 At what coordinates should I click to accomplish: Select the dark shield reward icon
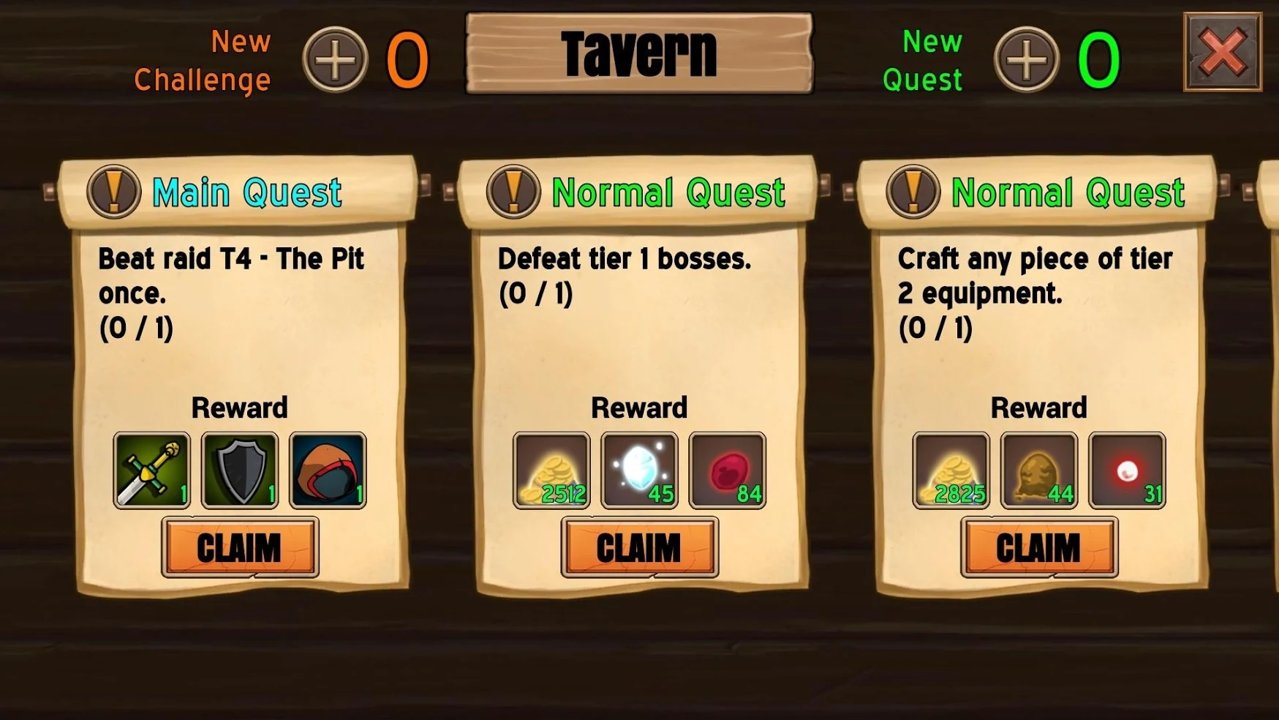[x=240, y=470]
